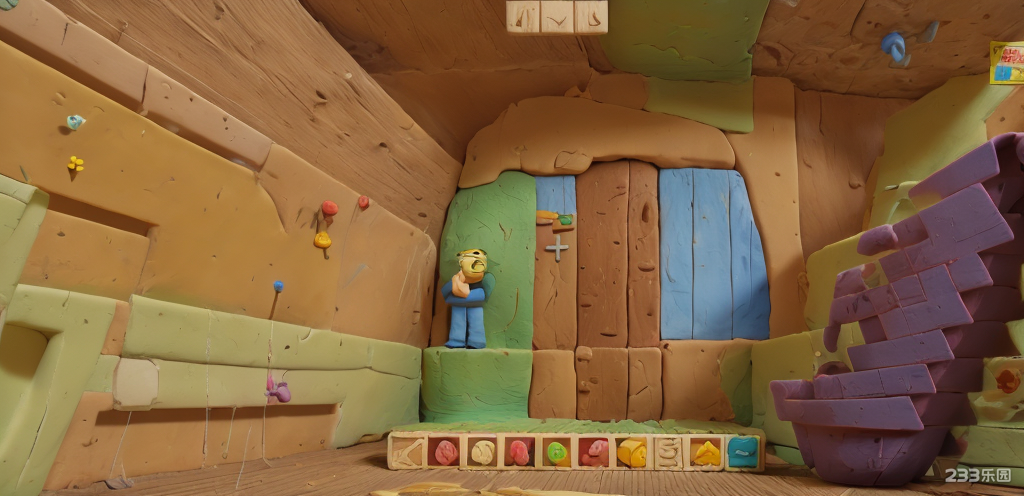Pick the yellow triangle clay slot

coord(706,453)
